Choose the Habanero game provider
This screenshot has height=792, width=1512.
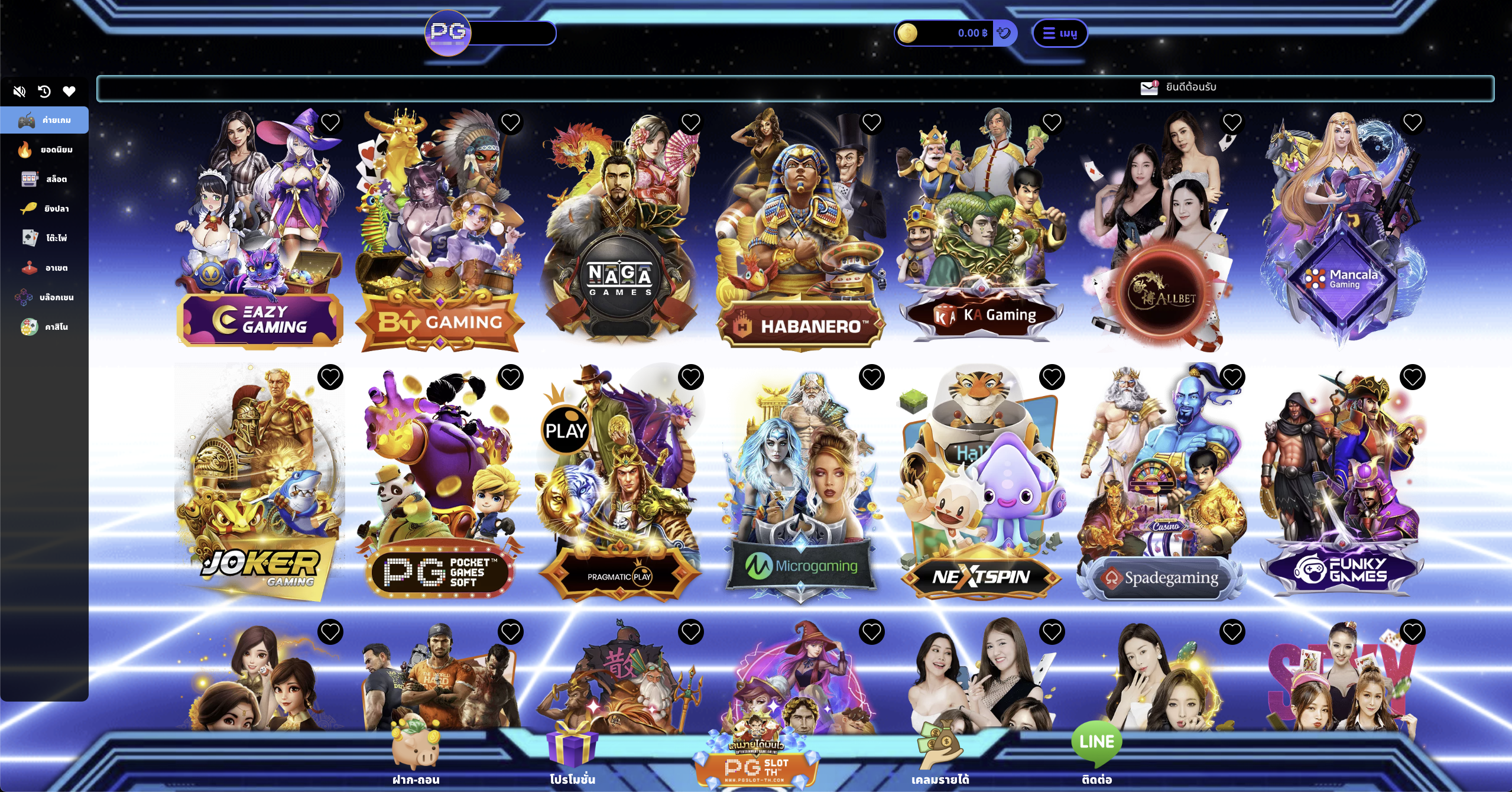tap(801, 236)
